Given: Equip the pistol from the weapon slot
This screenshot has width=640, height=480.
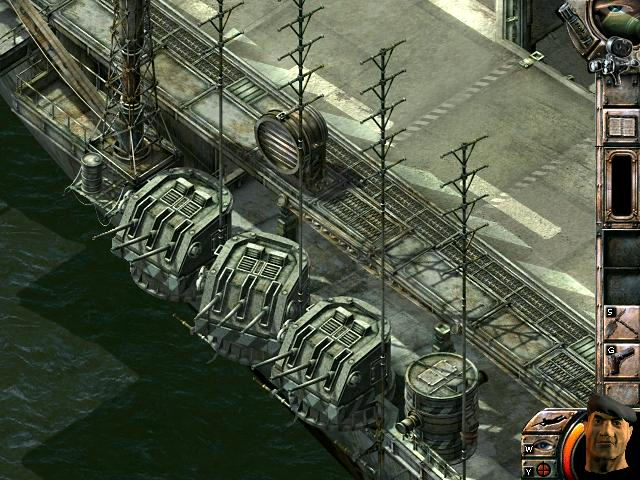Looking at the screenshot, I should click(x=622, y=360).
